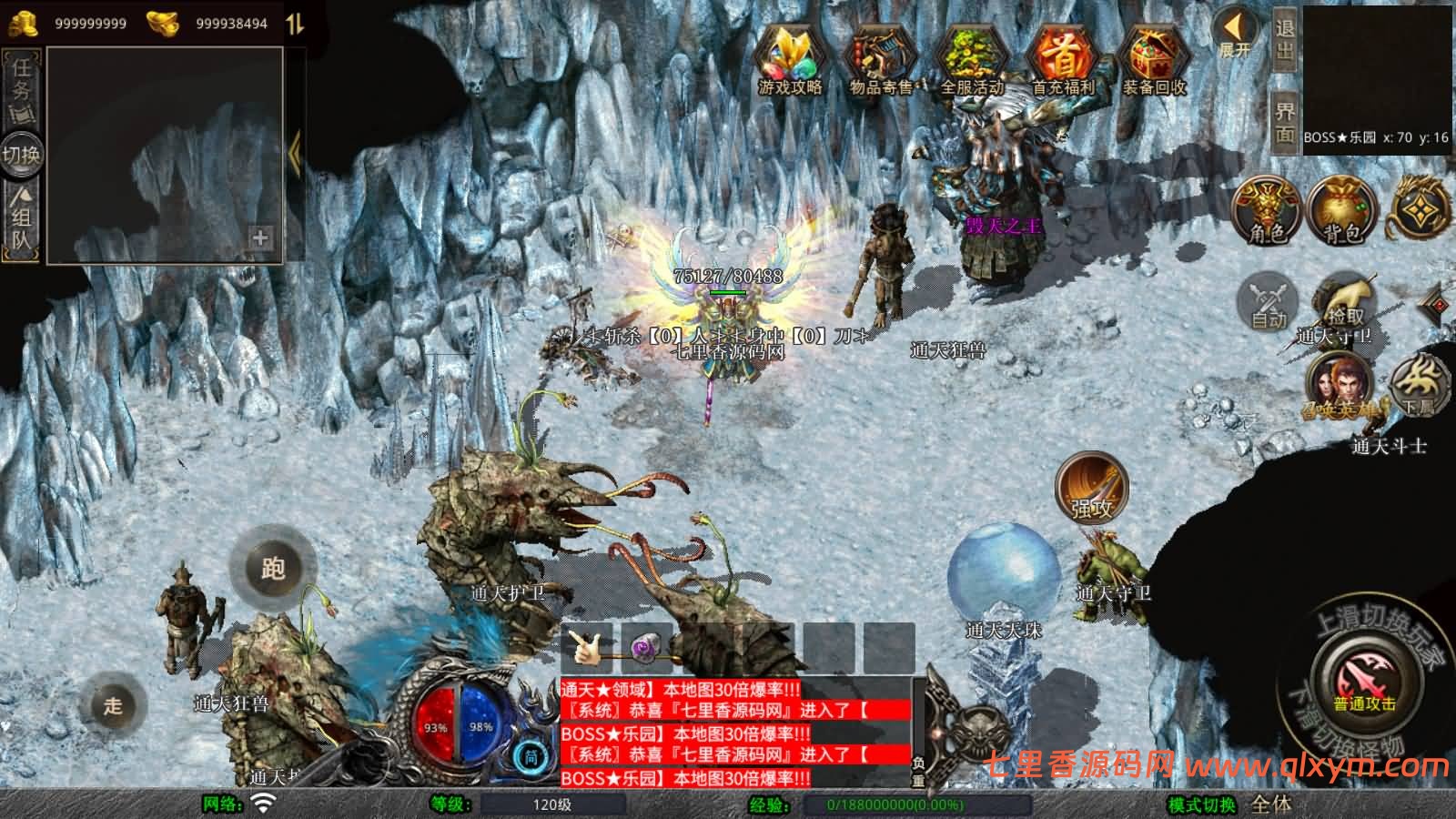Select the purple scroll hotbar slot
Image resolution: width=1456 pixels, height=819 pixels.
(x=645, y=648)
